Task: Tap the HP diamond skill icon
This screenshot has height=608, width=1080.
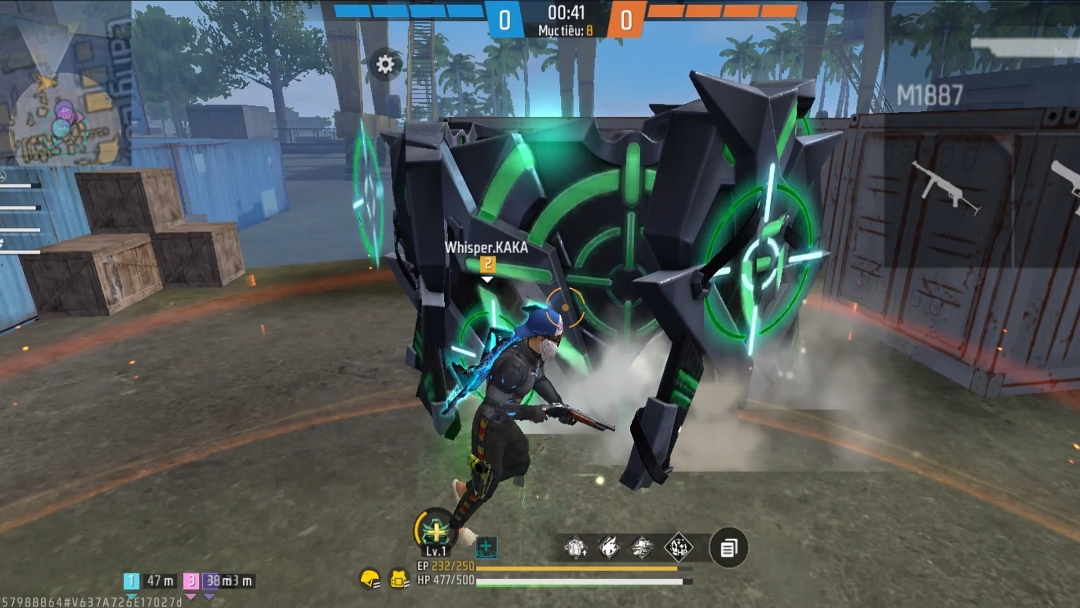Action: point(679,547)
